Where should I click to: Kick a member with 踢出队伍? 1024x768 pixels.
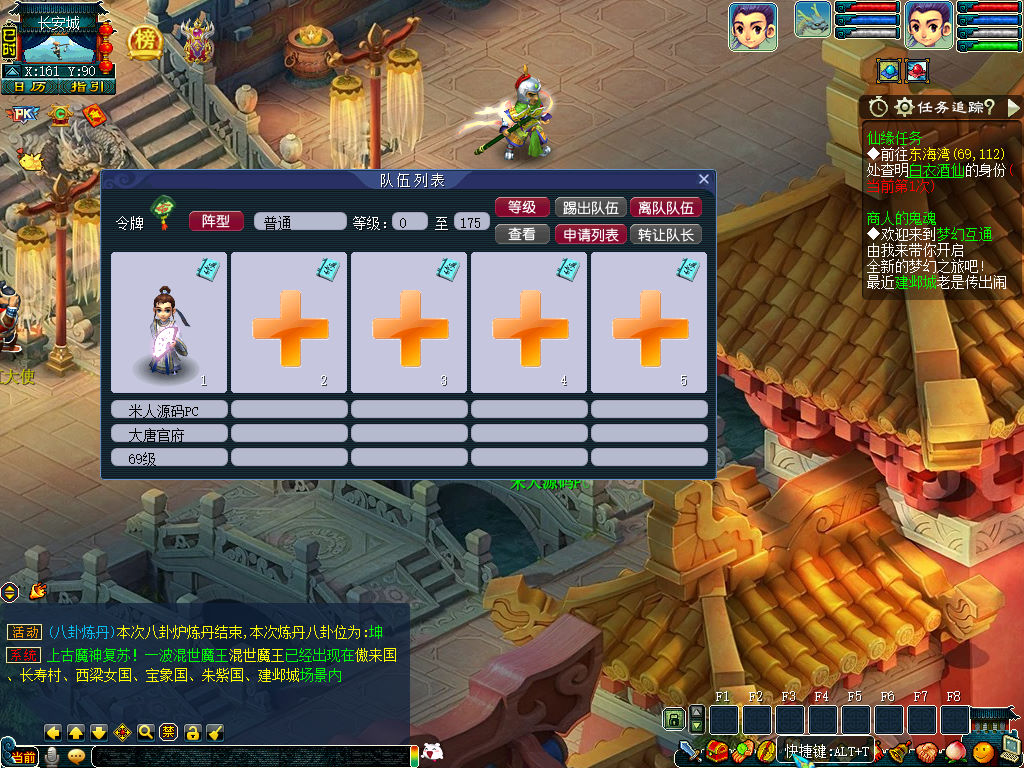[591, 208]
